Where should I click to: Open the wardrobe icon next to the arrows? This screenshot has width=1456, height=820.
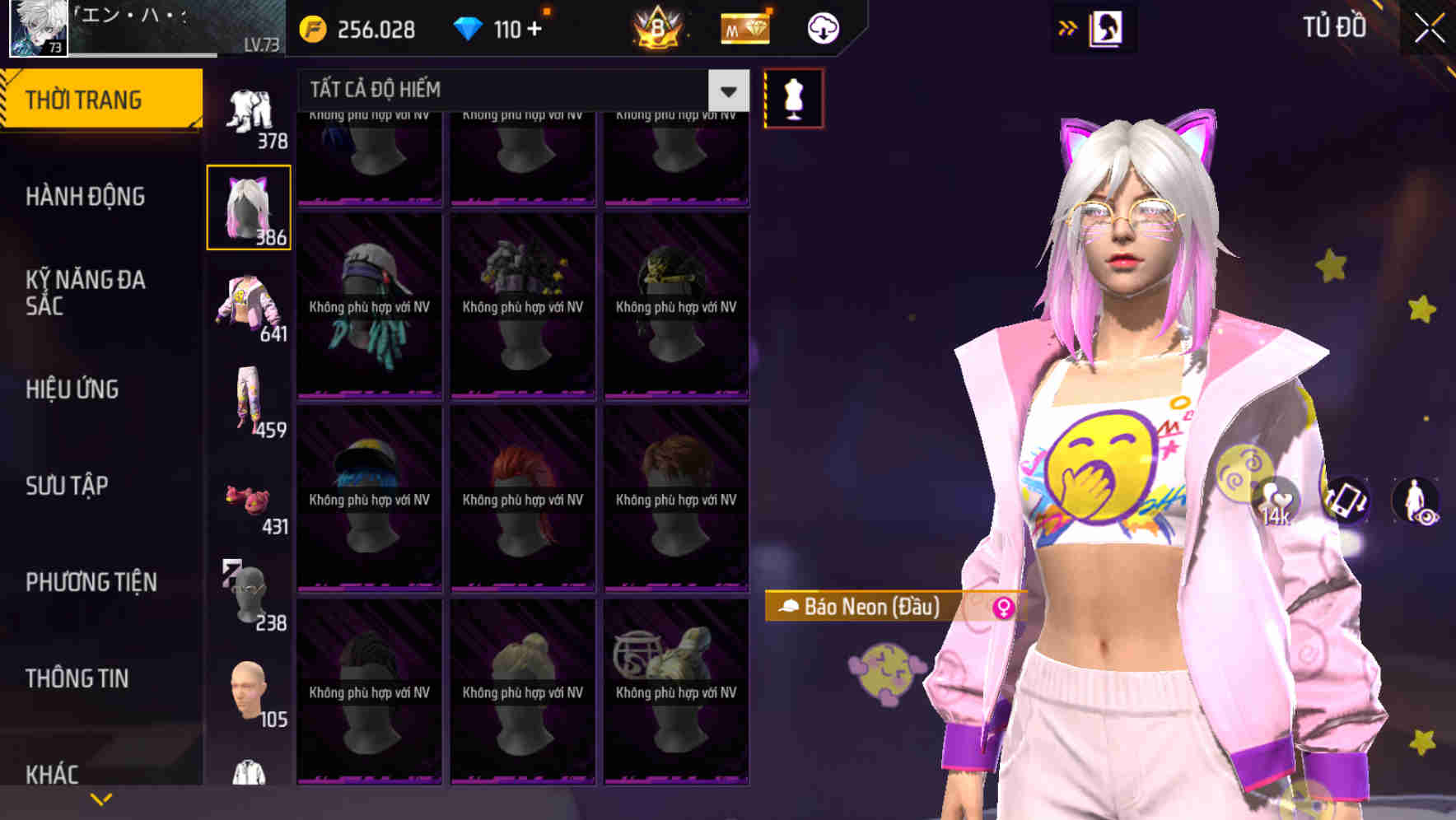[x=1105, y=26]
